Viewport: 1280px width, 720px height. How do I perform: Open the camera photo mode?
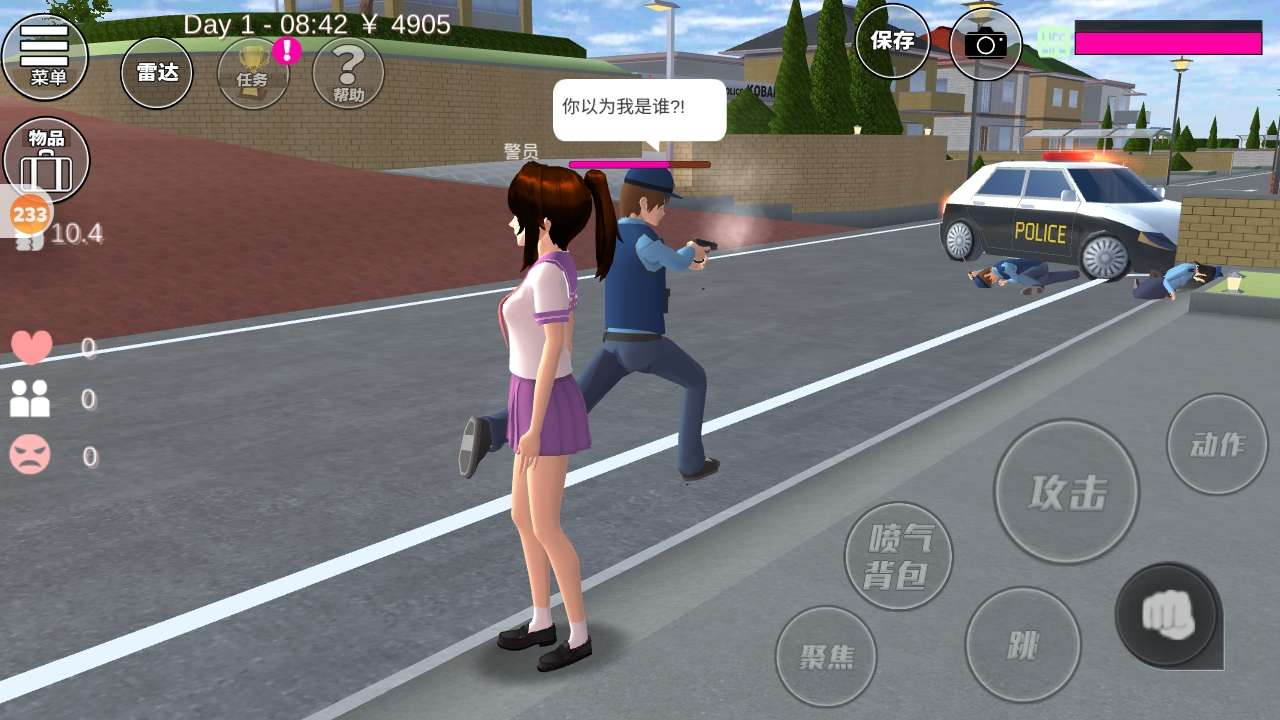[x=985, y=43]
